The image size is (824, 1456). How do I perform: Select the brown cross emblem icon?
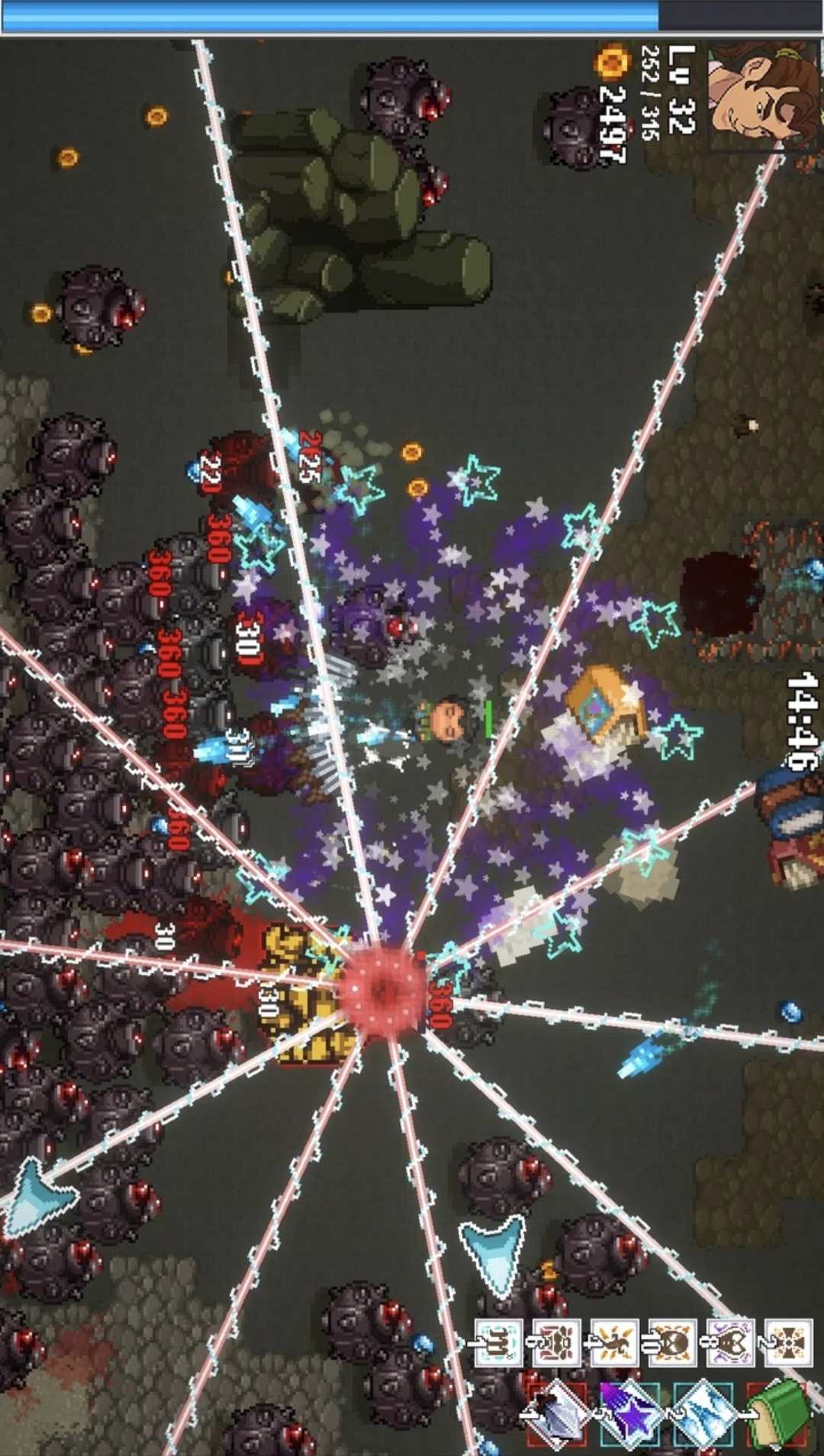pyautogui.click(x=787, y=1343)
